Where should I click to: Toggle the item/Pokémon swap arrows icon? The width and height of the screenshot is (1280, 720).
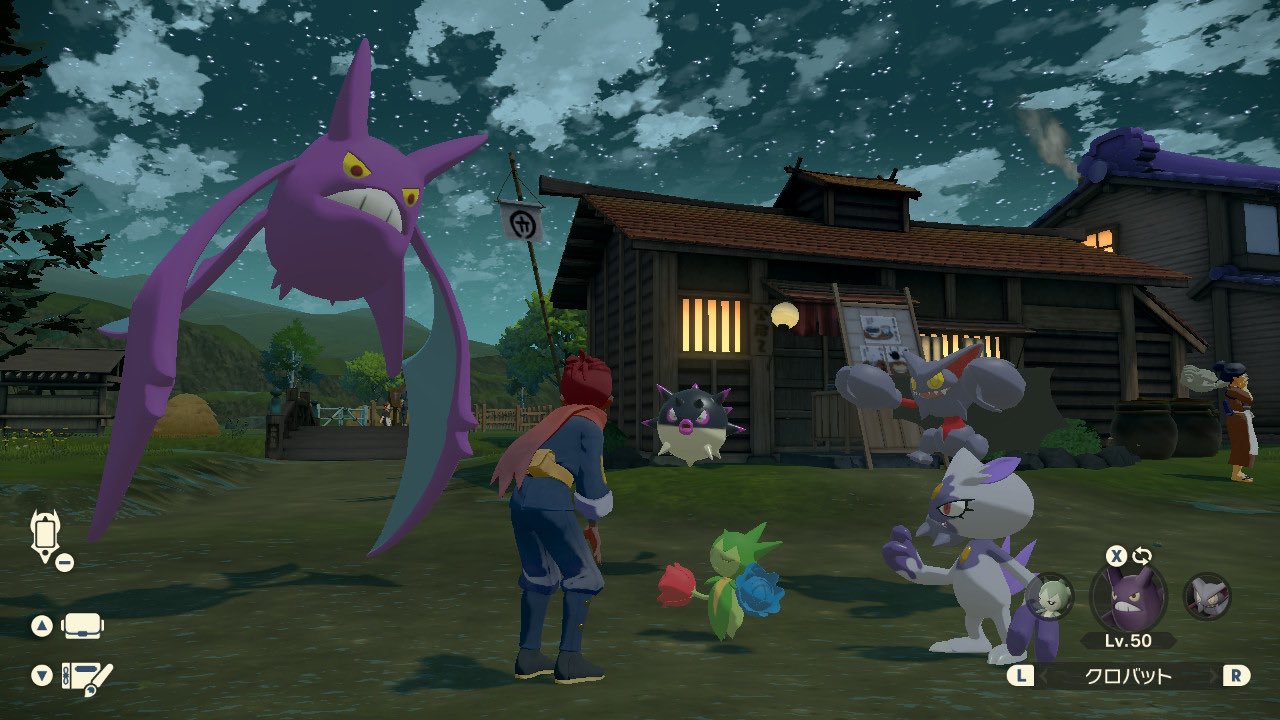click(1142, 556)
